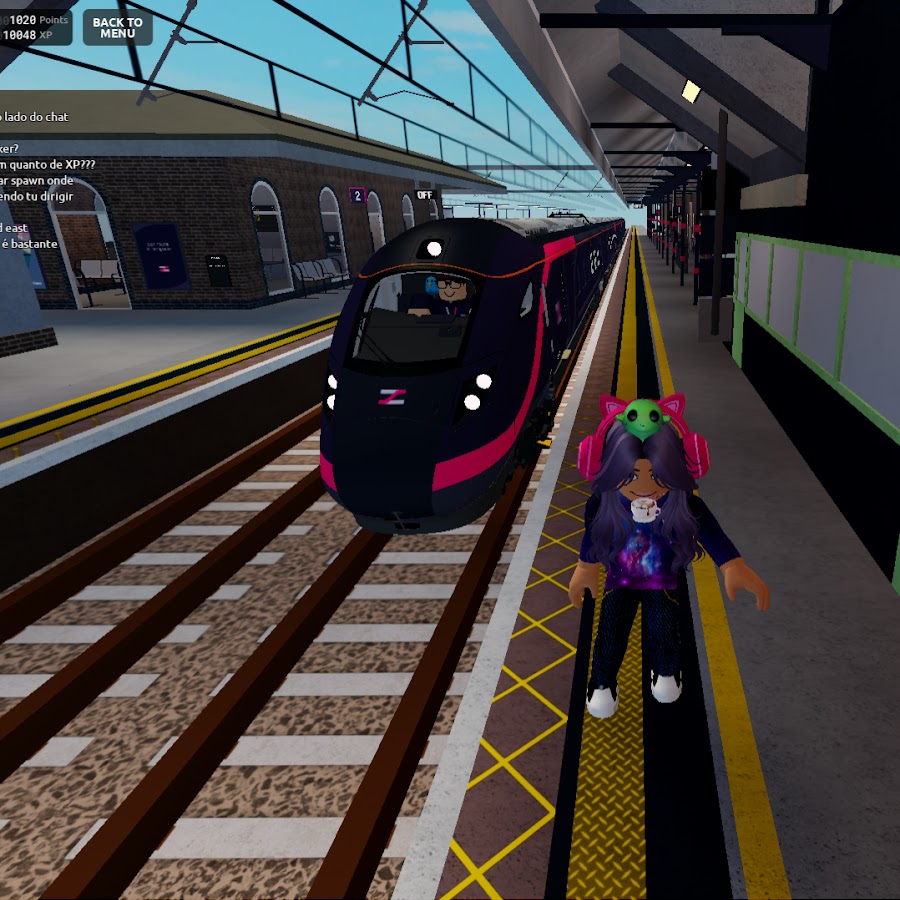Click the Back to Menu button
The width and height of the screenshot is (900, 900).
[x=117, y=28]
